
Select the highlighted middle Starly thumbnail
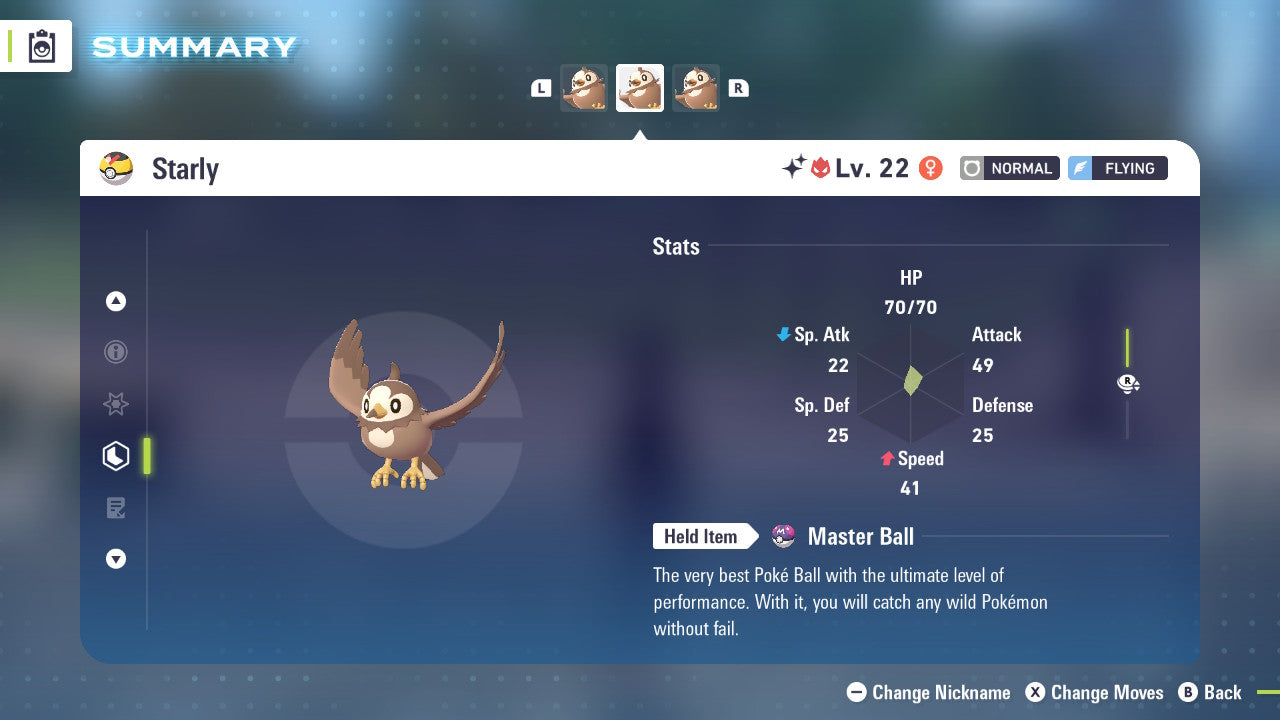pos(640,88)
